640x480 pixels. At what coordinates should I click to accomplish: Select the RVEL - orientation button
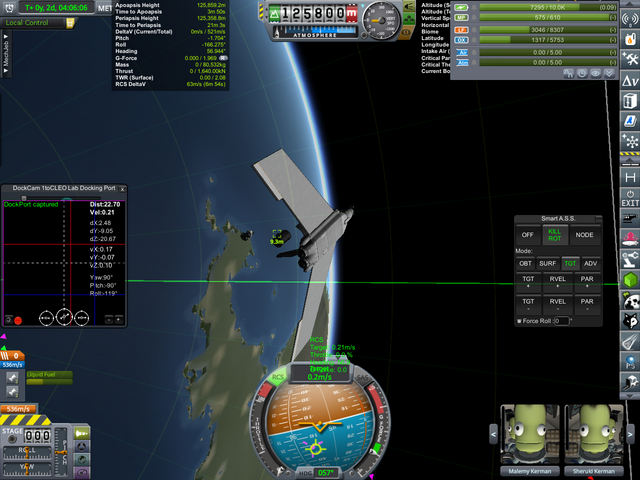tap(557, 304)
